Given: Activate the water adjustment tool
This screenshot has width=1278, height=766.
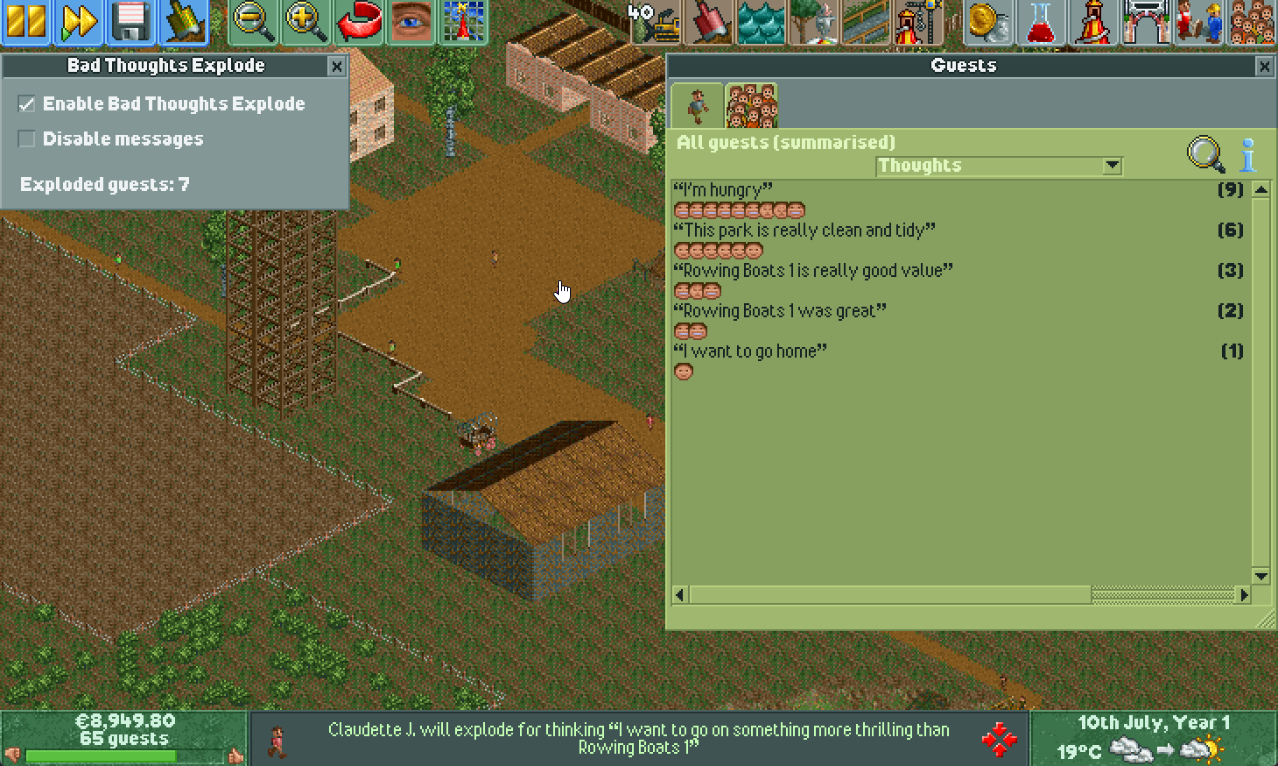Looking at the screenshot, I should click(762, 22).
